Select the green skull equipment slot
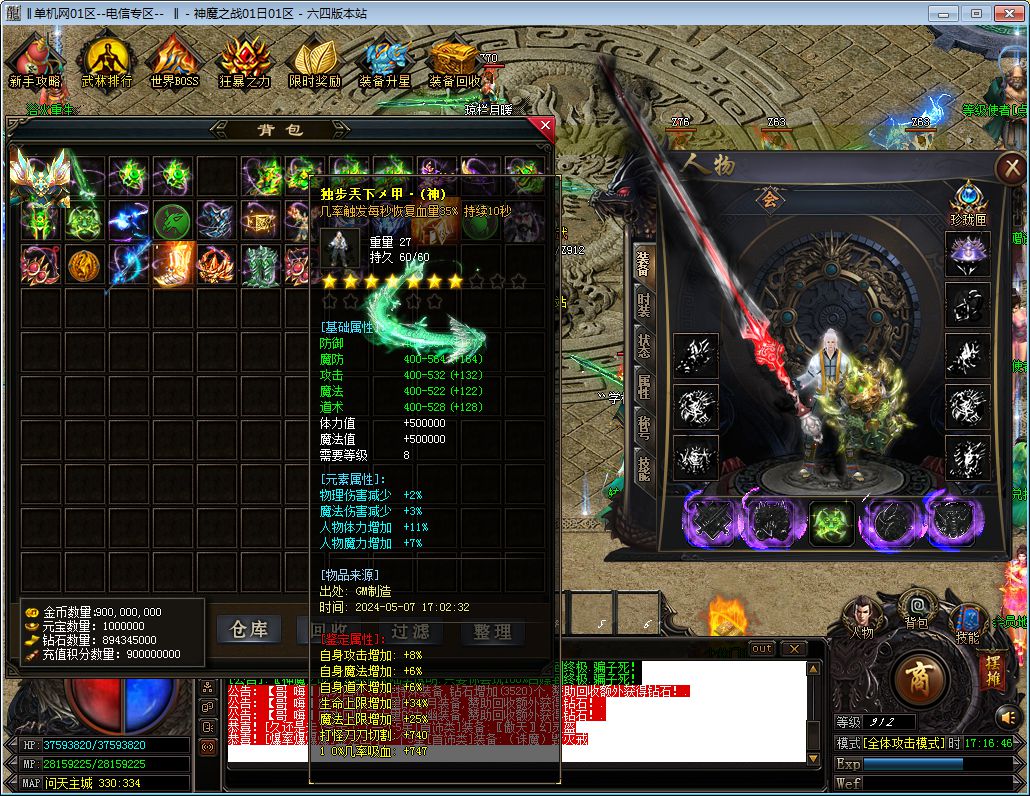1030x796 pixels. (831, 523)
